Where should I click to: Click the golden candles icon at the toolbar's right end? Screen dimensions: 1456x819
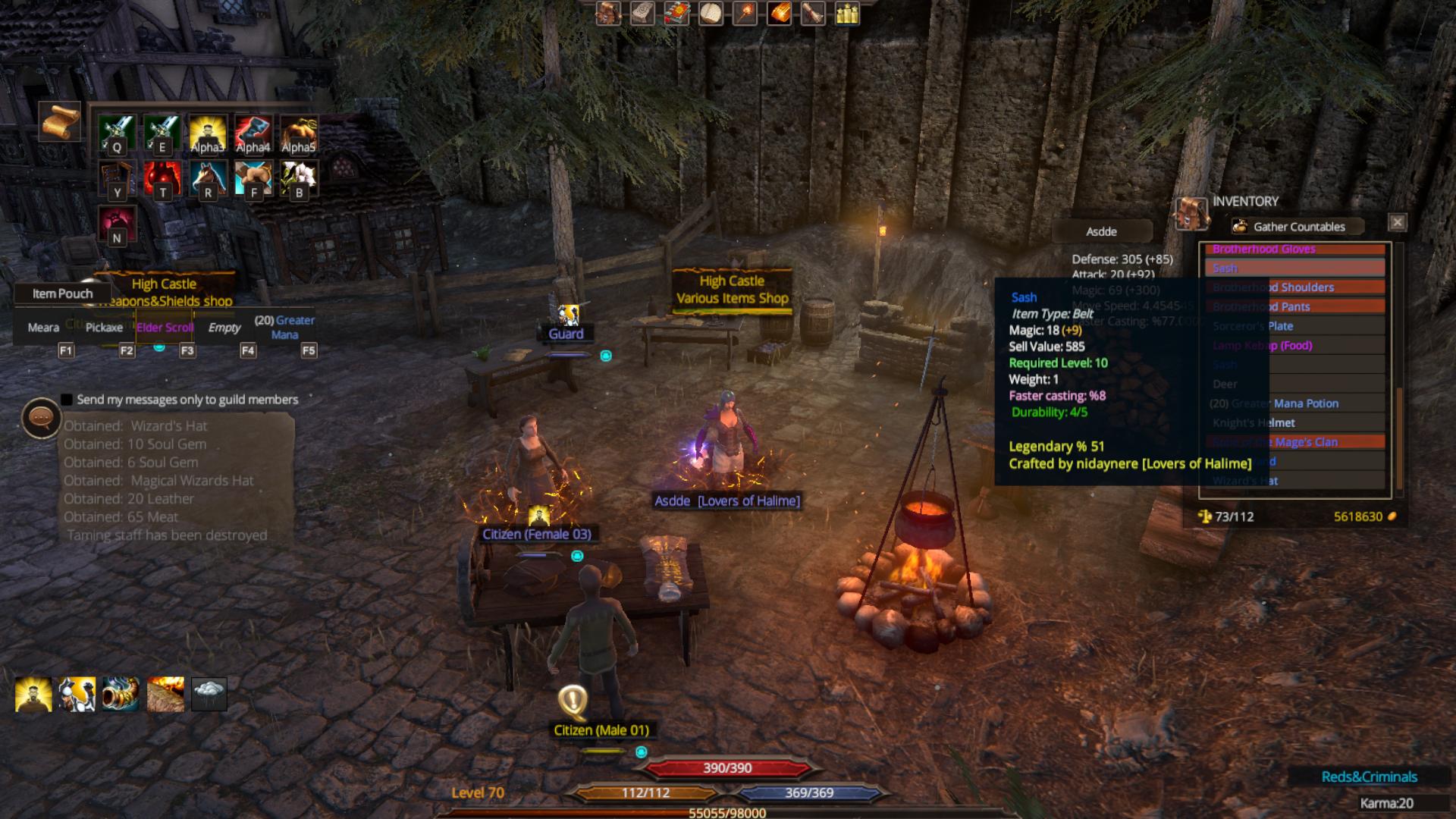point(846,13)
